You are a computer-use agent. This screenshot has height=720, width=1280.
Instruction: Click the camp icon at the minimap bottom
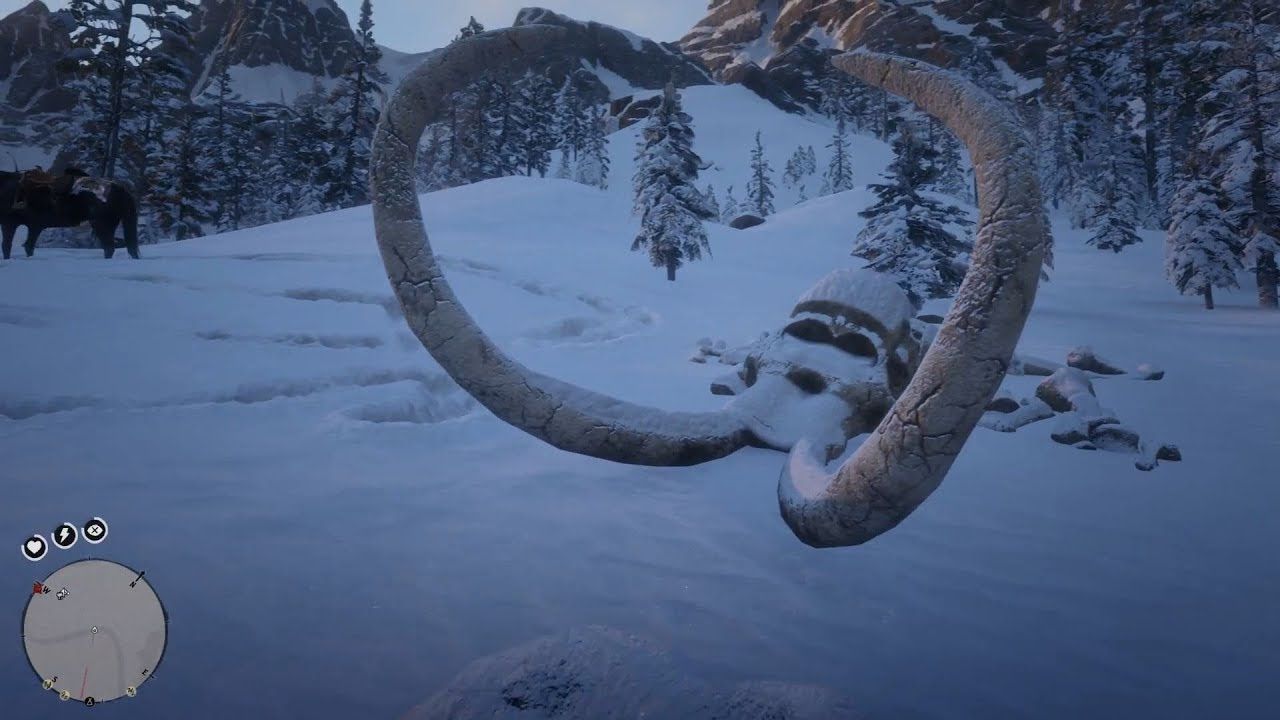pyautogui.click(x=89, y=701)
